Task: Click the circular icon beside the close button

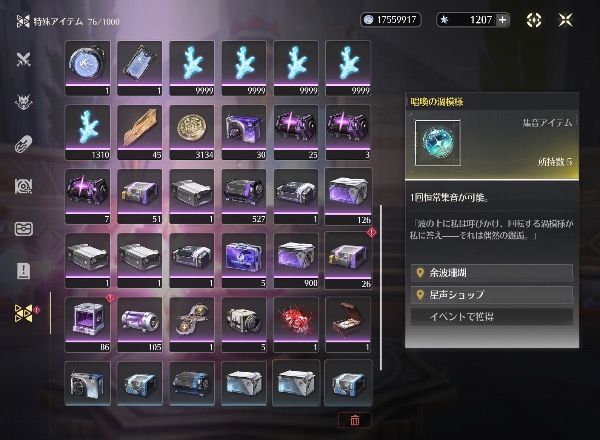Action: click(535, 19)
